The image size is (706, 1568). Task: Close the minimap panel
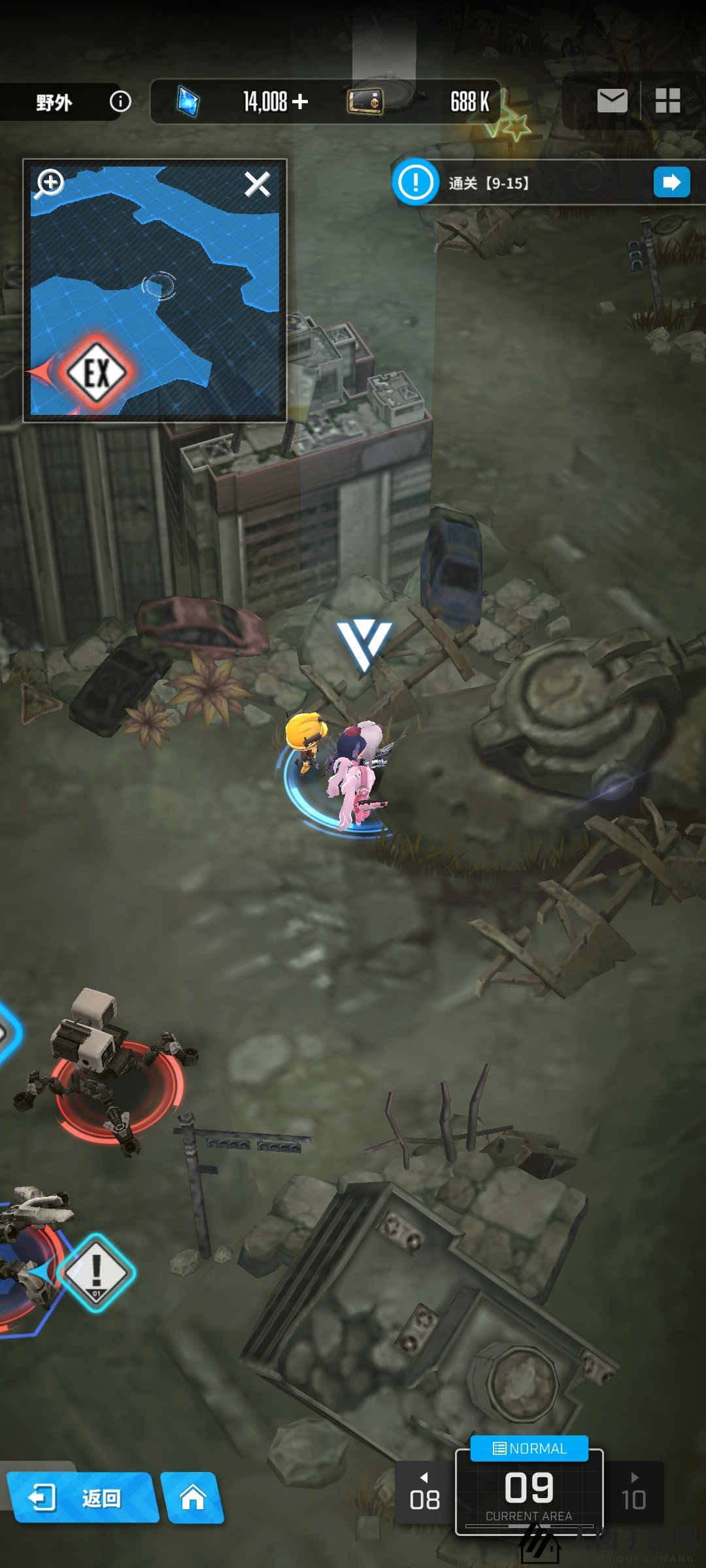[257, 184]
